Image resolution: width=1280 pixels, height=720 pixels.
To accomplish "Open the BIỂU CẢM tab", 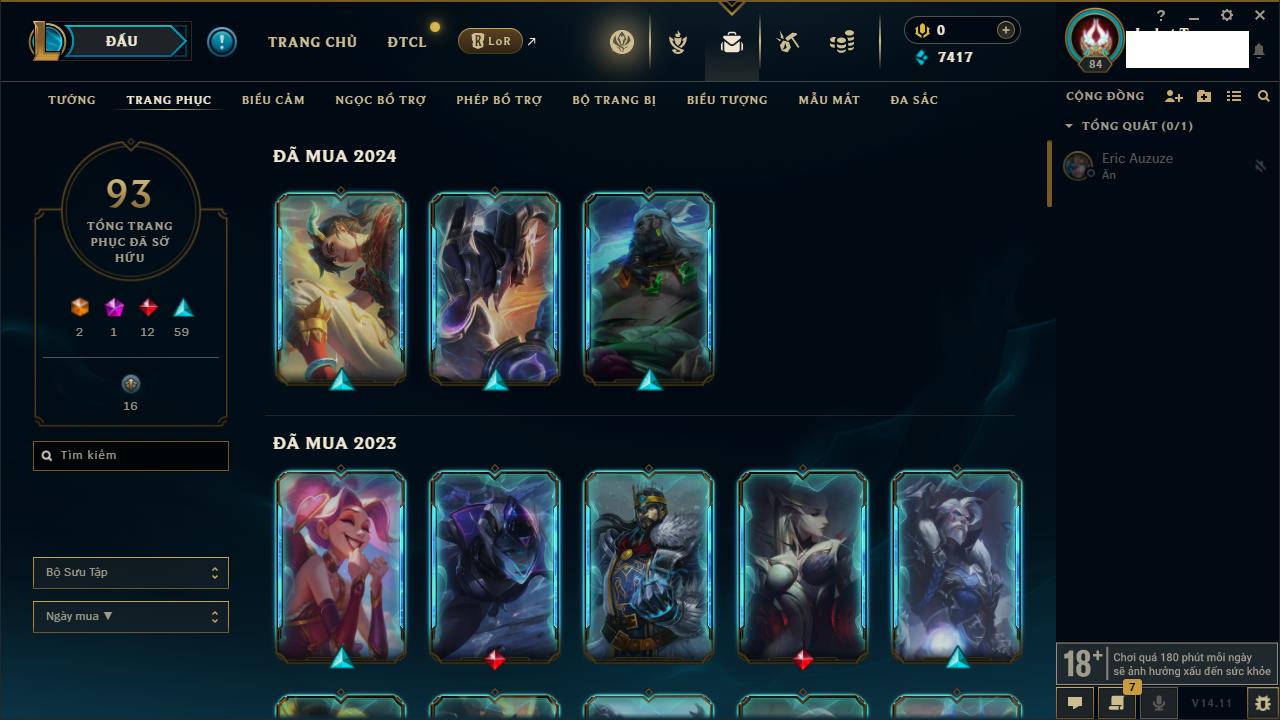I will point(273,100).
